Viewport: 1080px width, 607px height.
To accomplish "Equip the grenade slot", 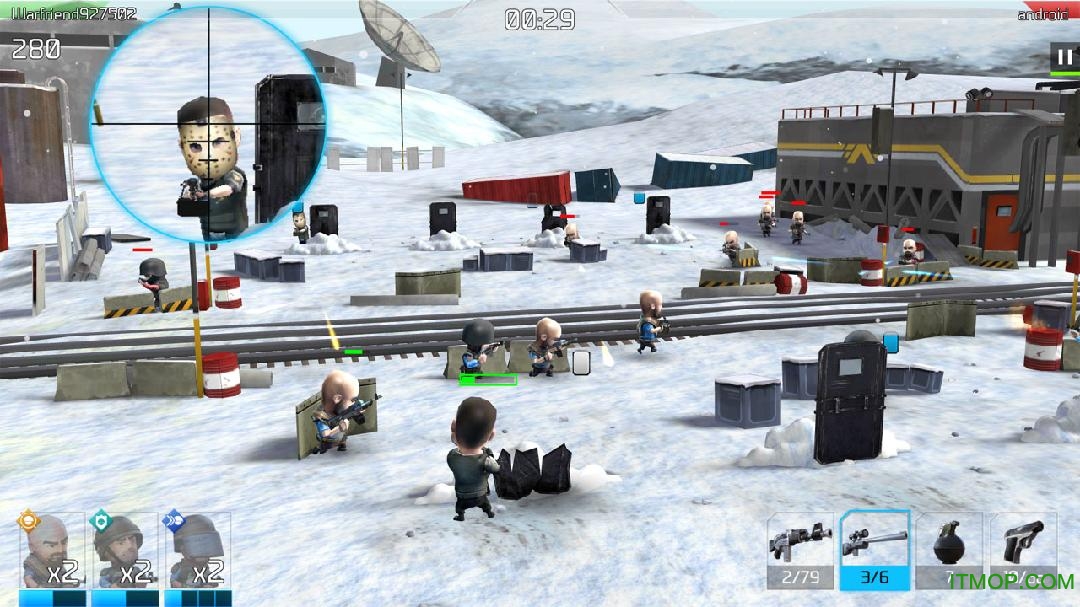I will click(948, 550).
